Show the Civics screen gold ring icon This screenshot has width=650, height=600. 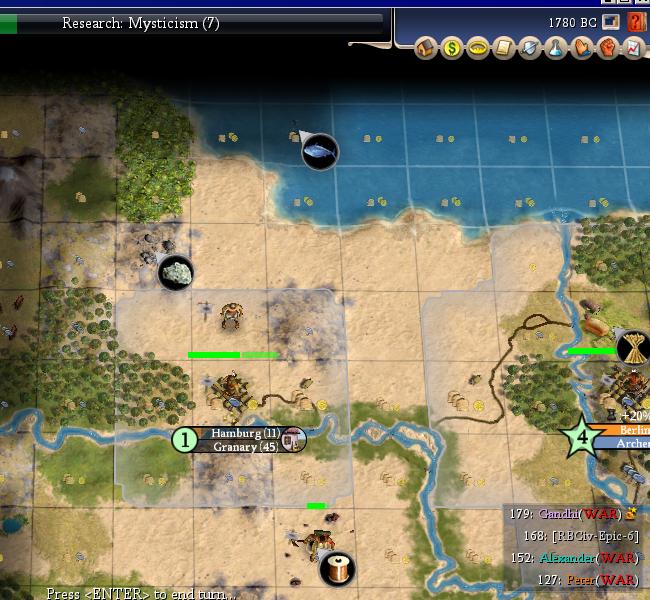tap(478, 47)
